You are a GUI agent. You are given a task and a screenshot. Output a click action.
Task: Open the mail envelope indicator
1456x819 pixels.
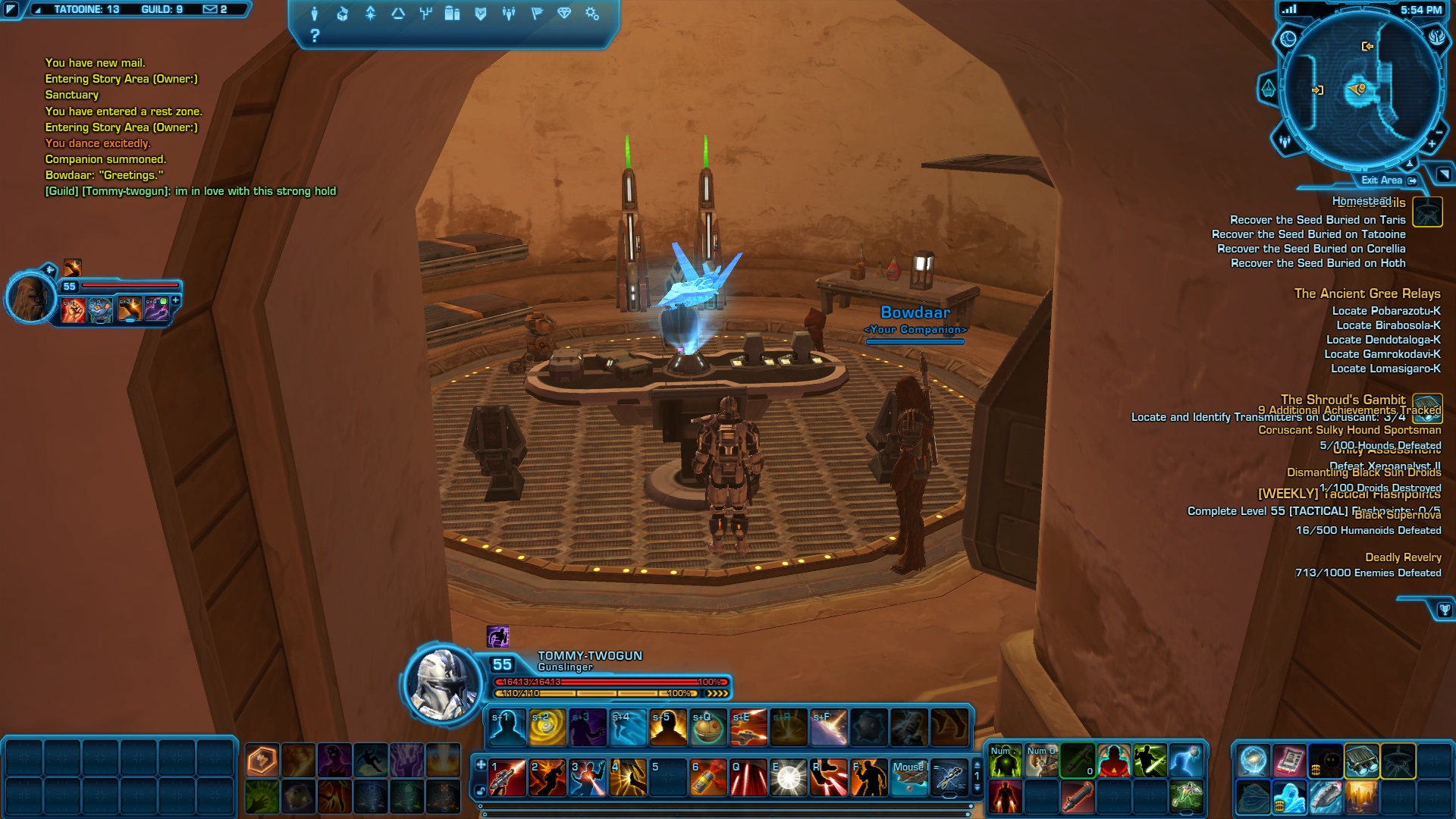click(211, 10)
